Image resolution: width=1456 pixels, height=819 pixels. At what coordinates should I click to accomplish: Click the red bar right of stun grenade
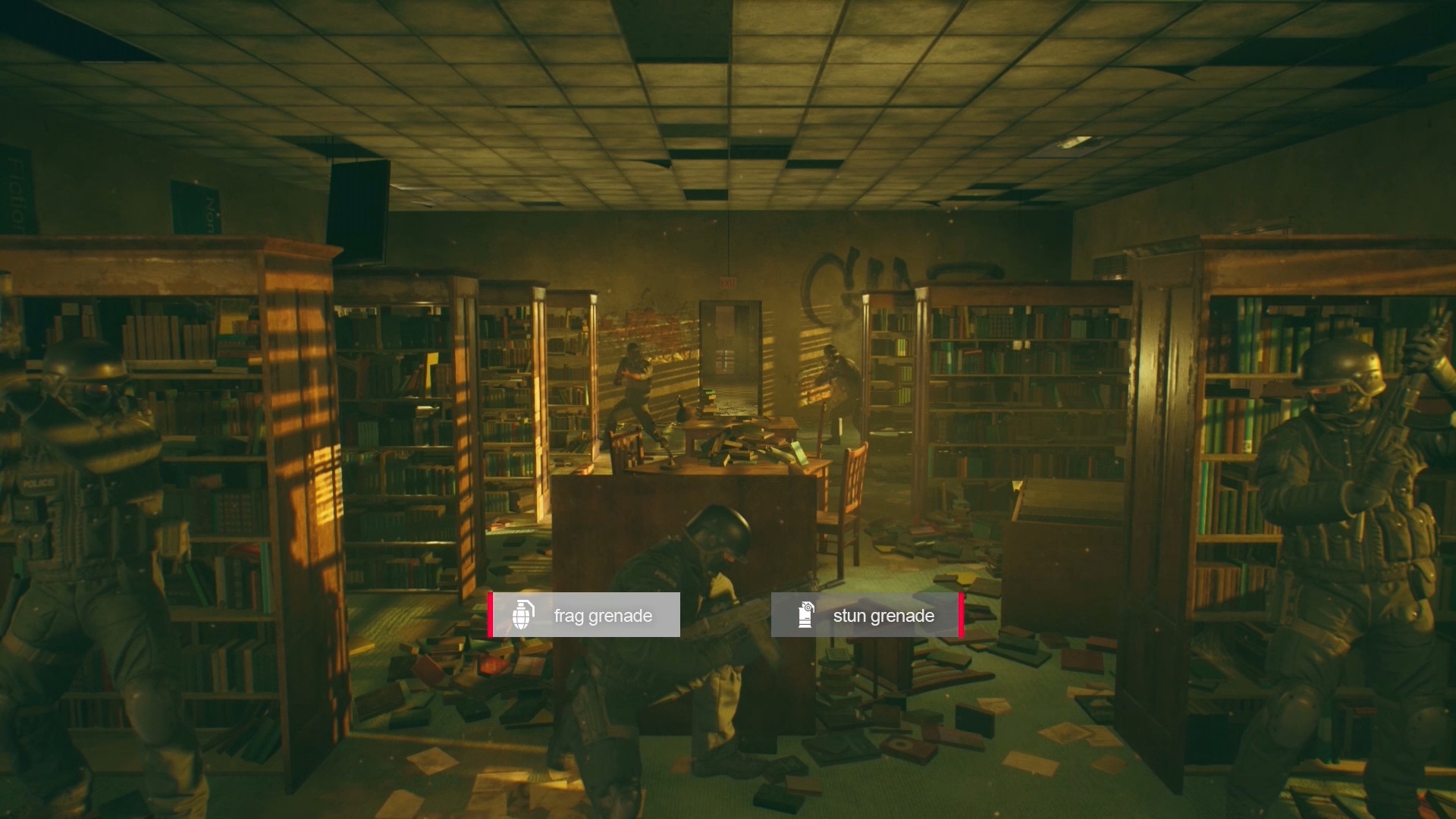[x=961, y=616]
